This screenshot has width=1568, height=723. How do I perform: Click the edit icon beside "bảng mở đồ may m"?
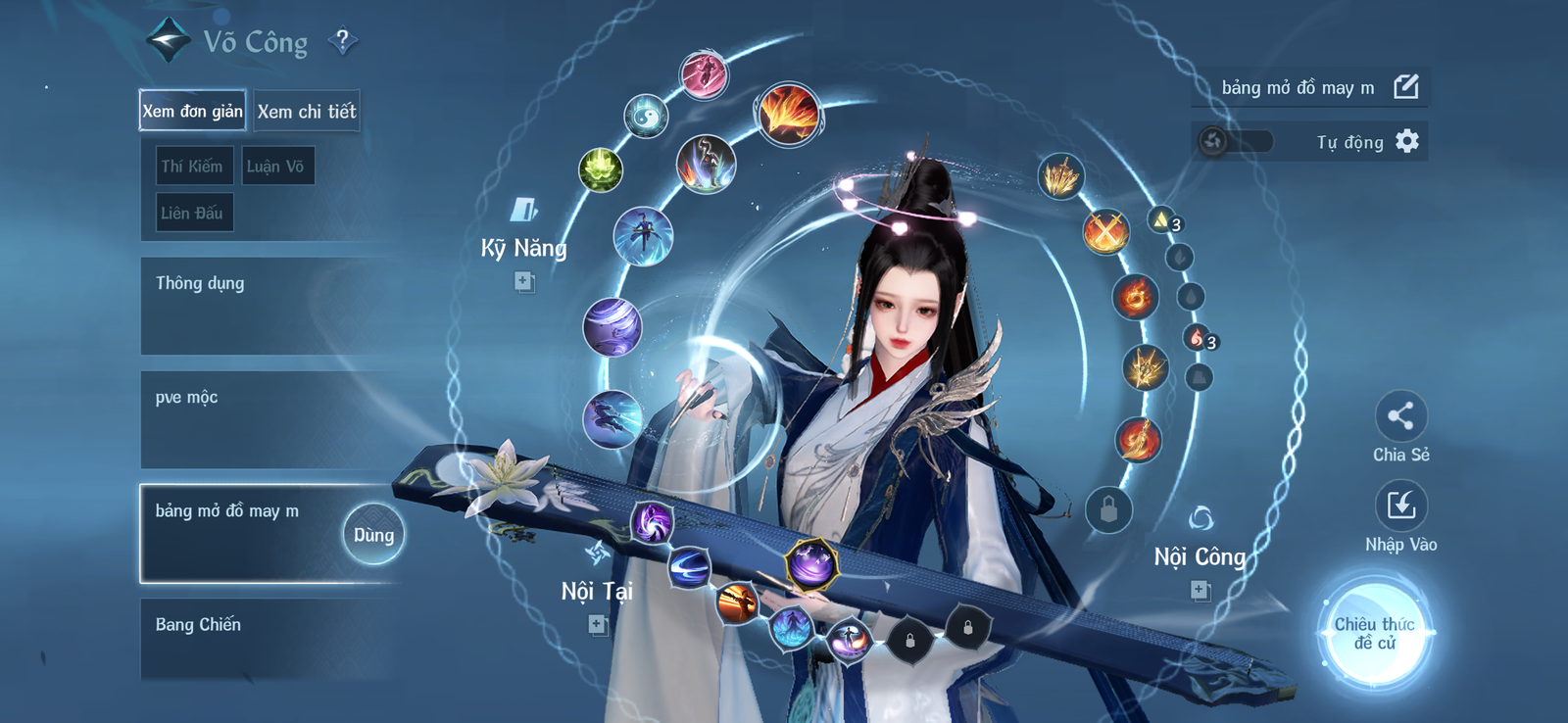(x=1405, y=87)
